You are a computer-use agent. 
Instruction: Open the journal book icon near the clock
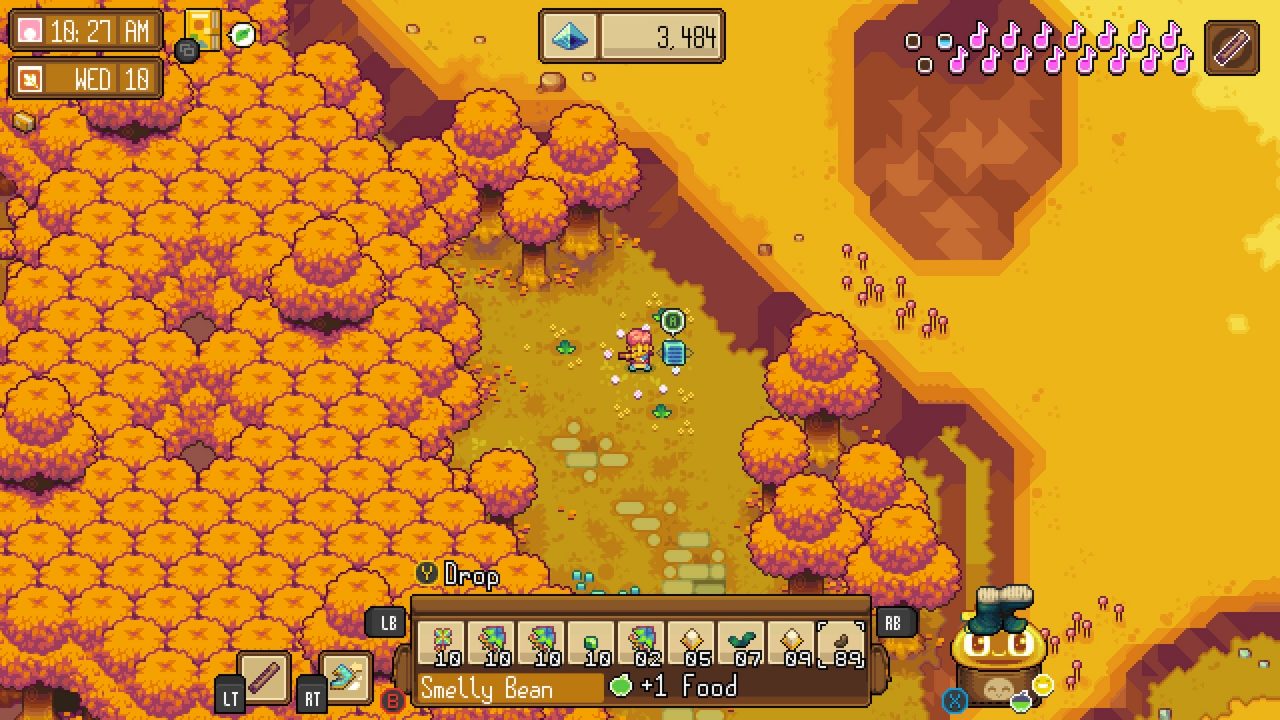pyautogui.click(x=201, y=29)
